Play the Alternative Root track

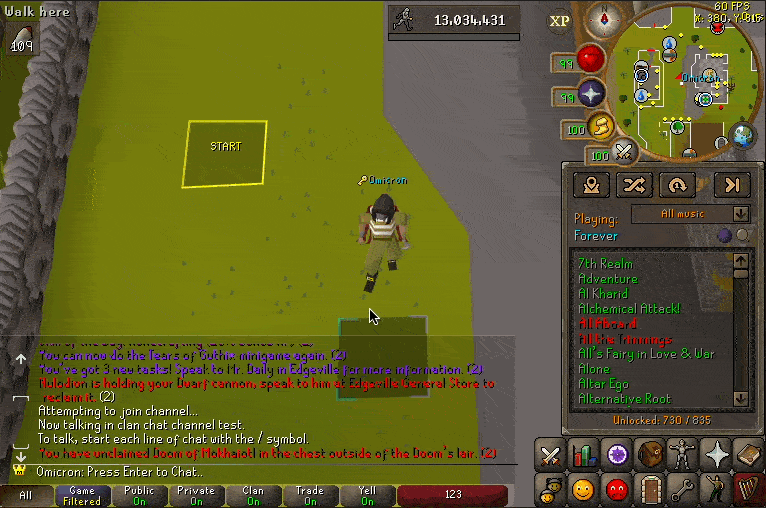click(623, 399)
